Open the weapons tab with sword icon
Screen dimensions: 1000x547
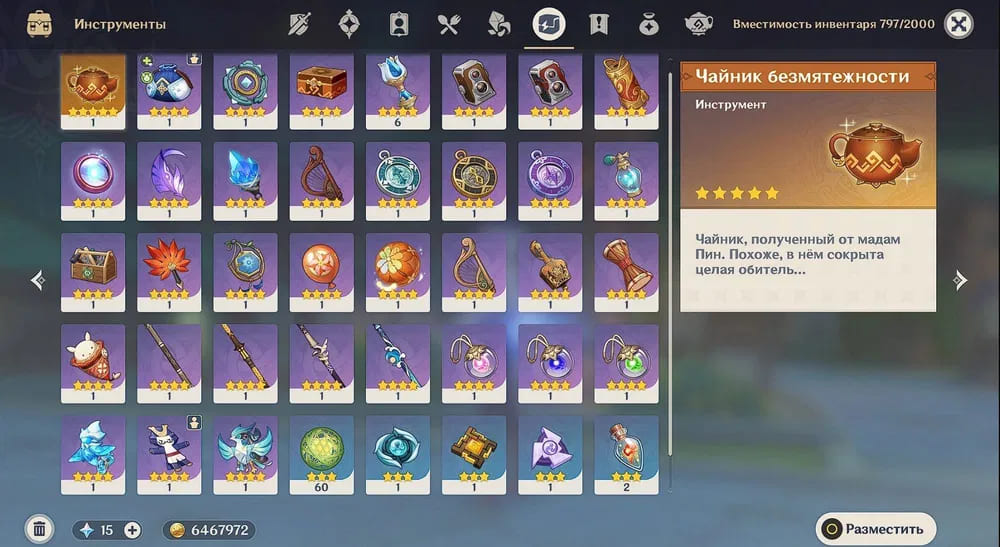(301, 24)
